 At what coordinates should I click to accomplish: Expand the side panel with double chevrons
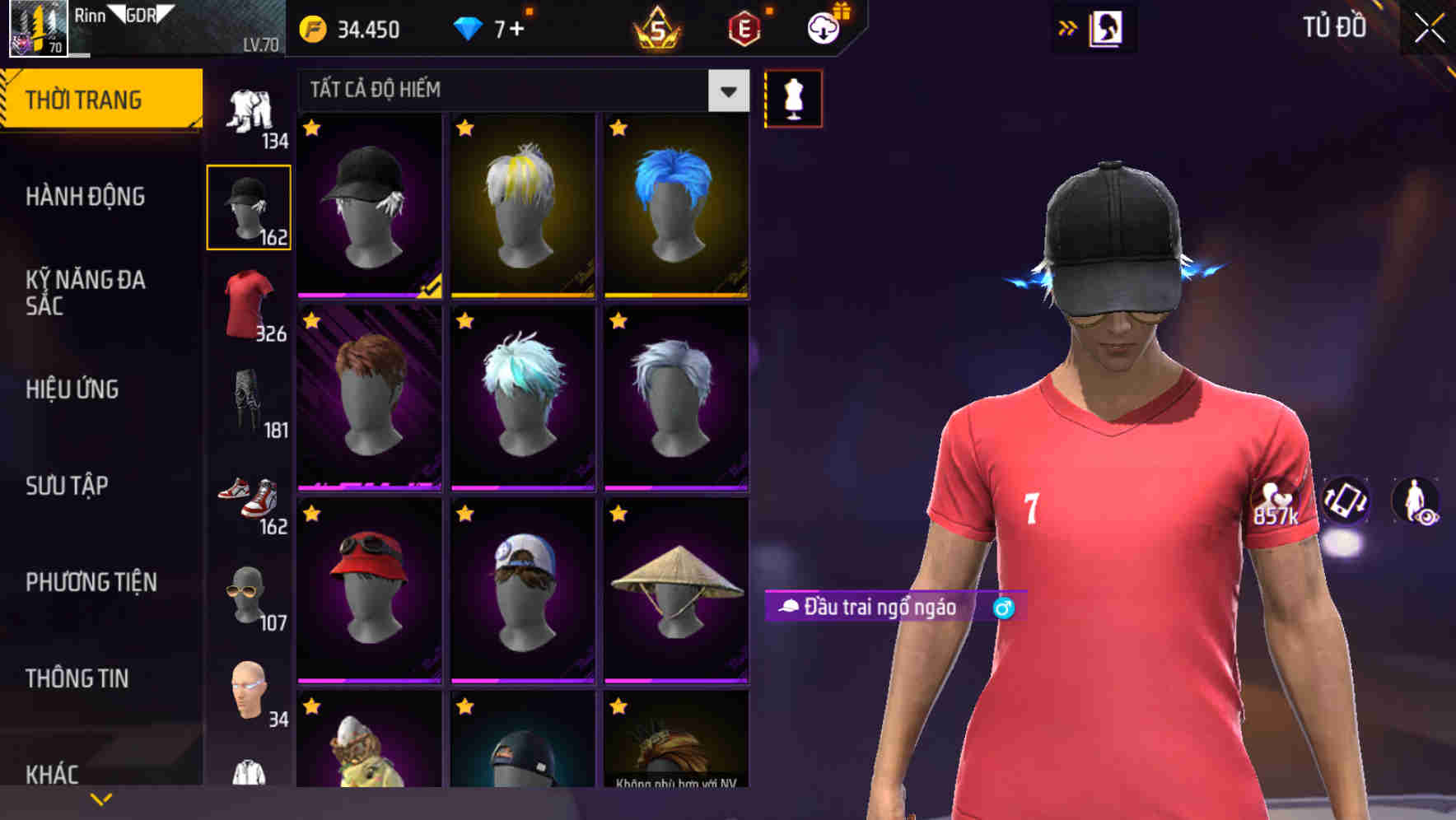pos(1067,27)
